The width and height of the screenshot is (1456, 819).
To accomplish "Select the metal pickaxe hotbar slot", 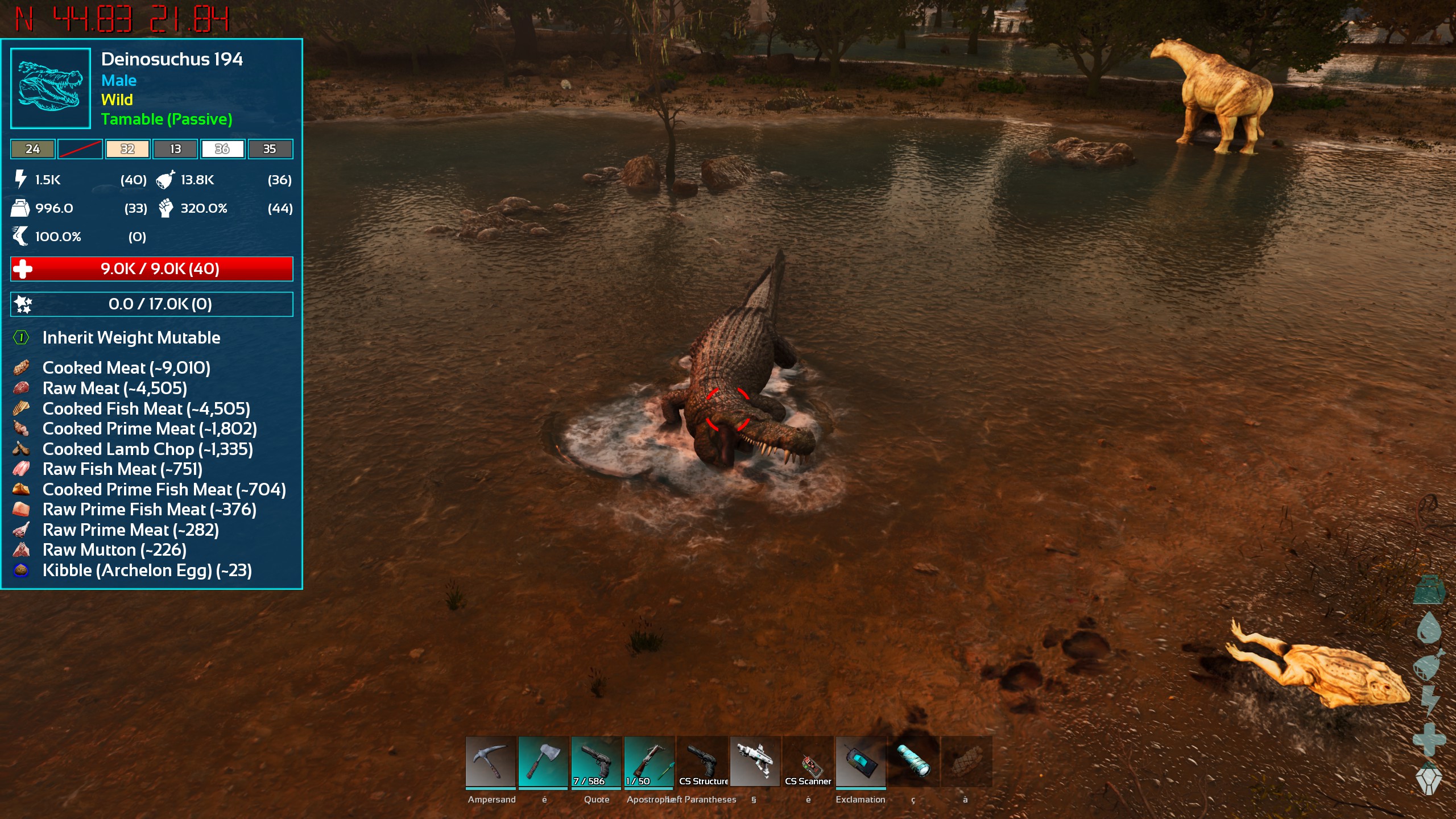I will click(x=490, y=762).
